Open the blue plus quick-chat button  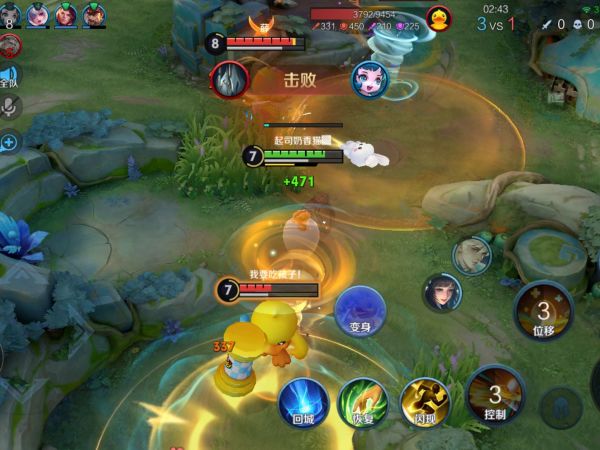pyautogui.click(x=10, y=142)
